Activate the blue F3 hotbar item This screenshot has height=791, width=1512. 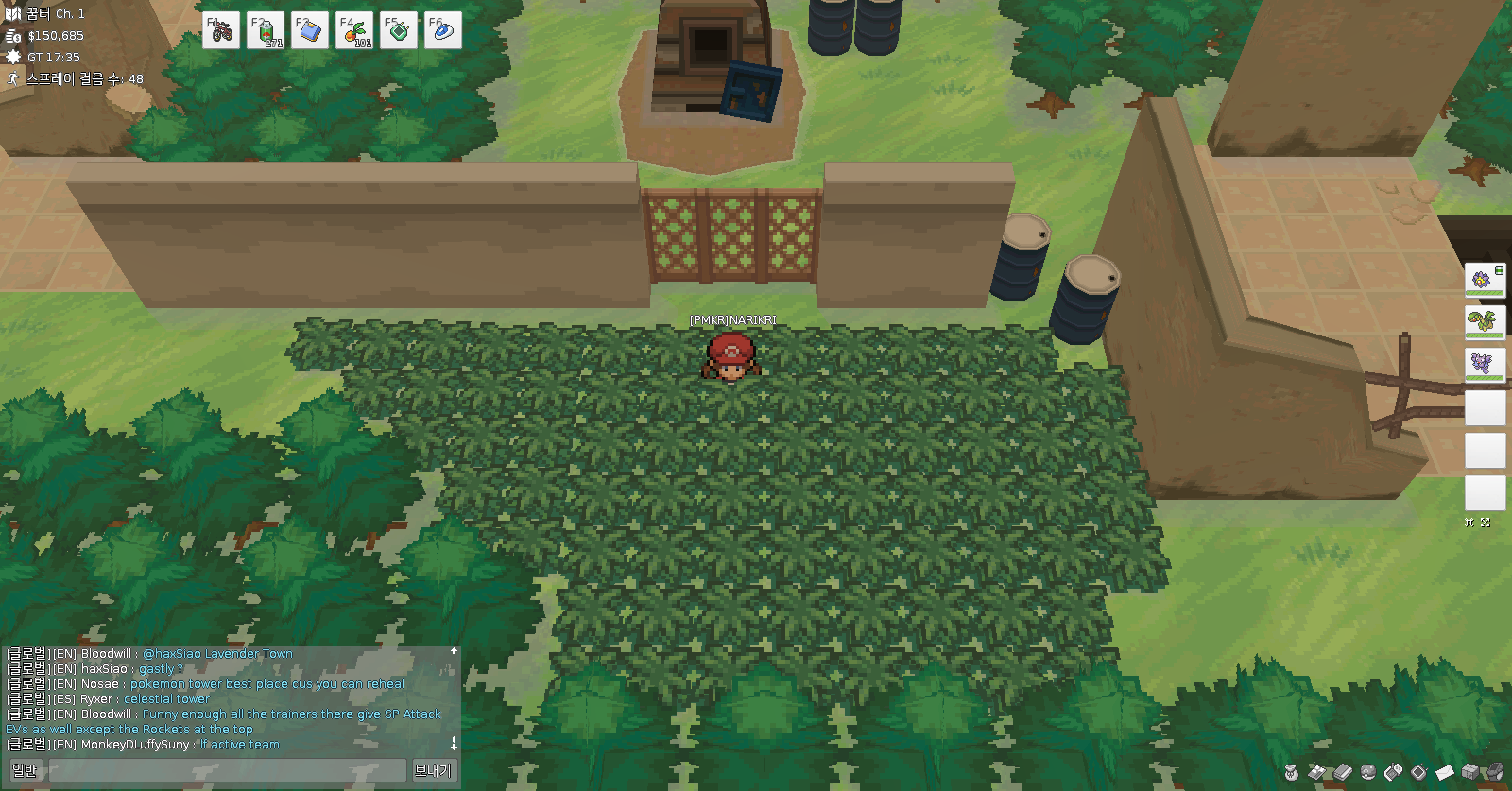coord(310,30)
